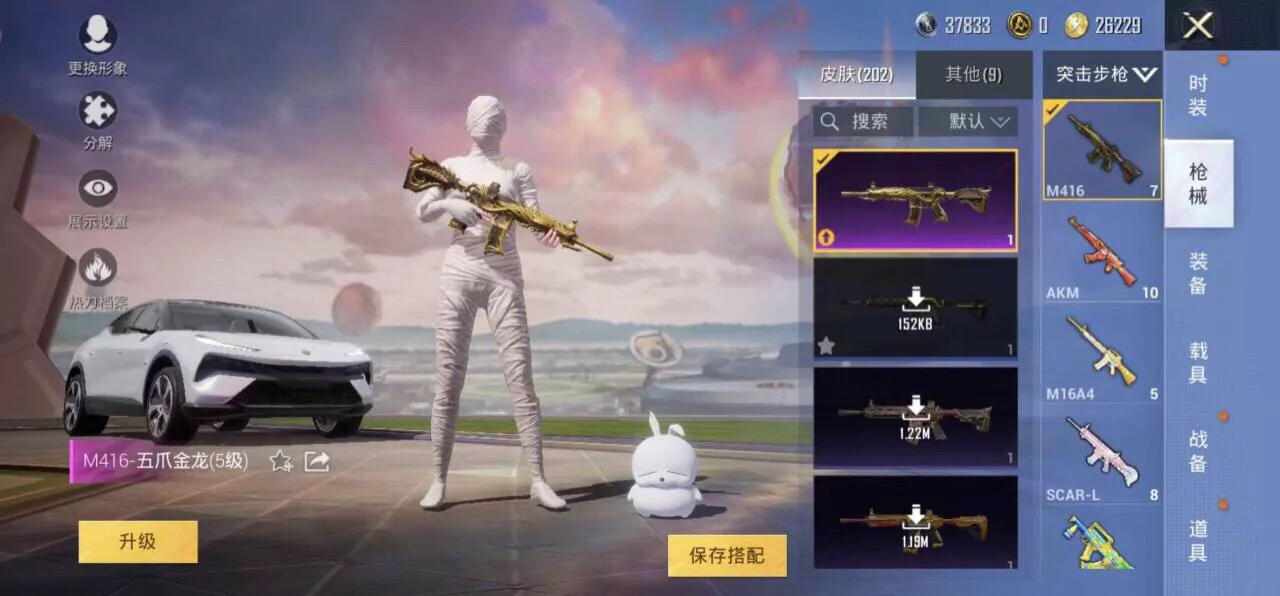The height and width of the screenshot is (596, 1280).
Task: Choose the M16A4 weapon entry
Action: click(x=1102, y=355)
